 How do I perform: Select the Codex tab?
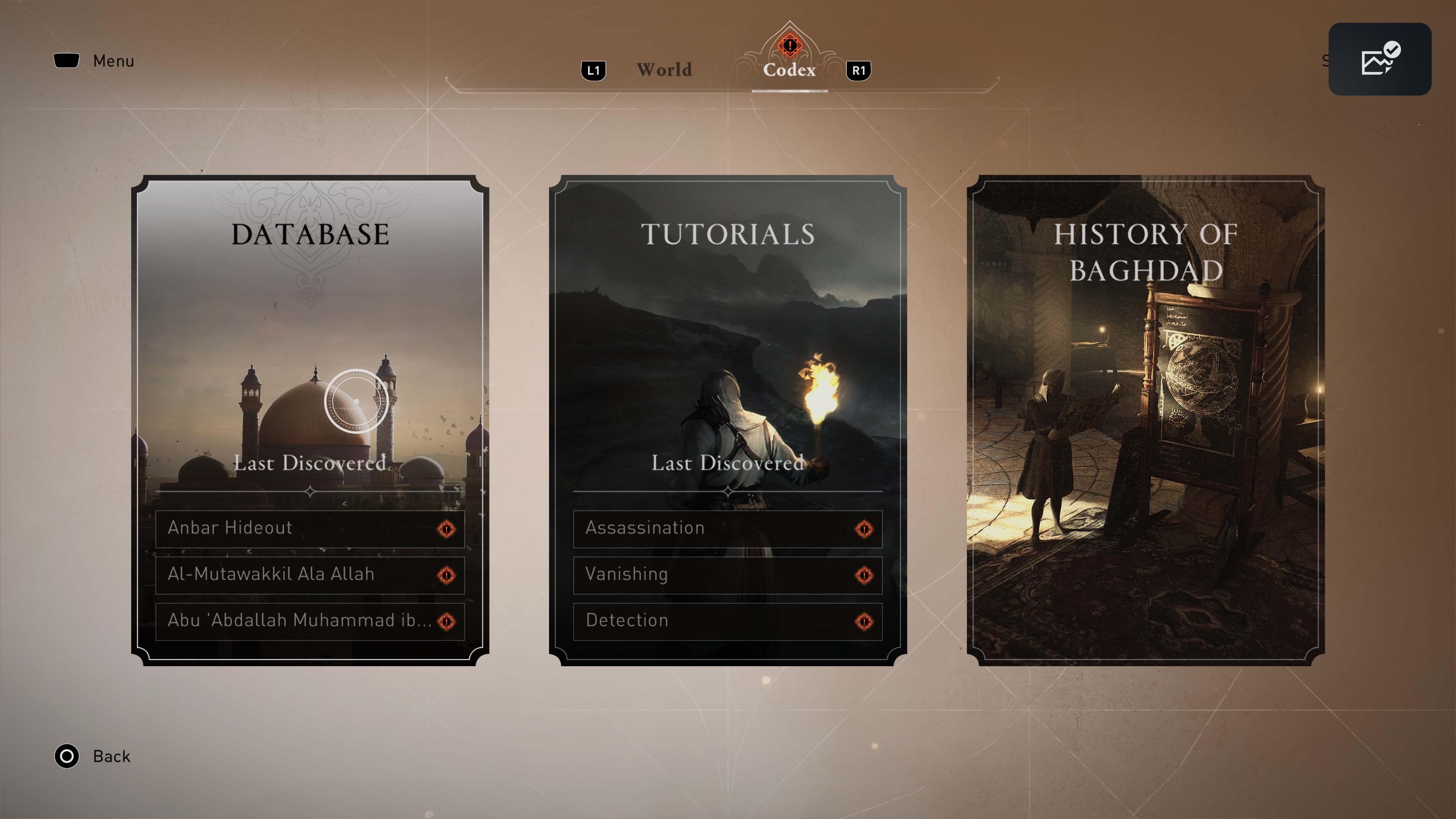[x=789, y=69]
